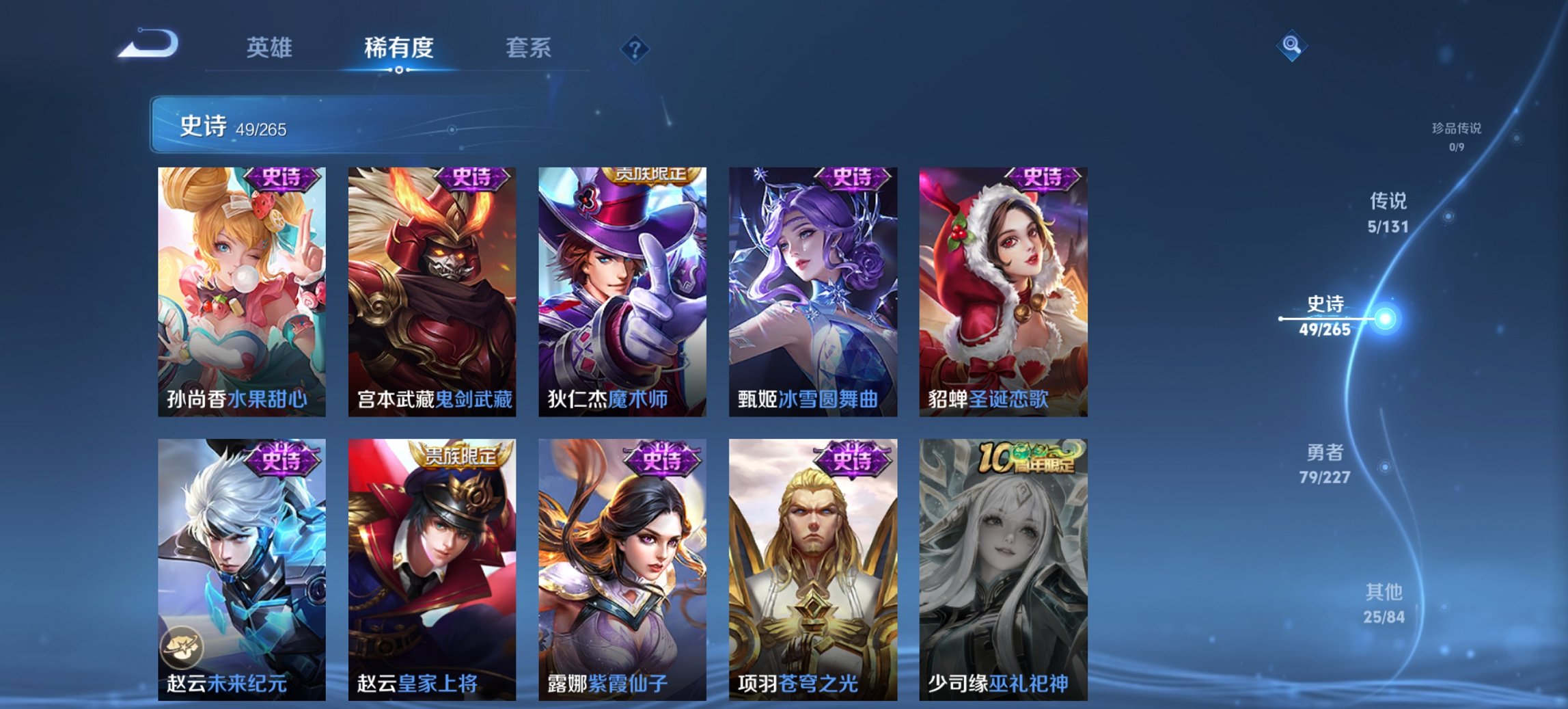Viewport: 1568px width, 709px height.
Task: Click the 史诗 badge on 孙尚香 skin
Action: [x=281, y=178]
